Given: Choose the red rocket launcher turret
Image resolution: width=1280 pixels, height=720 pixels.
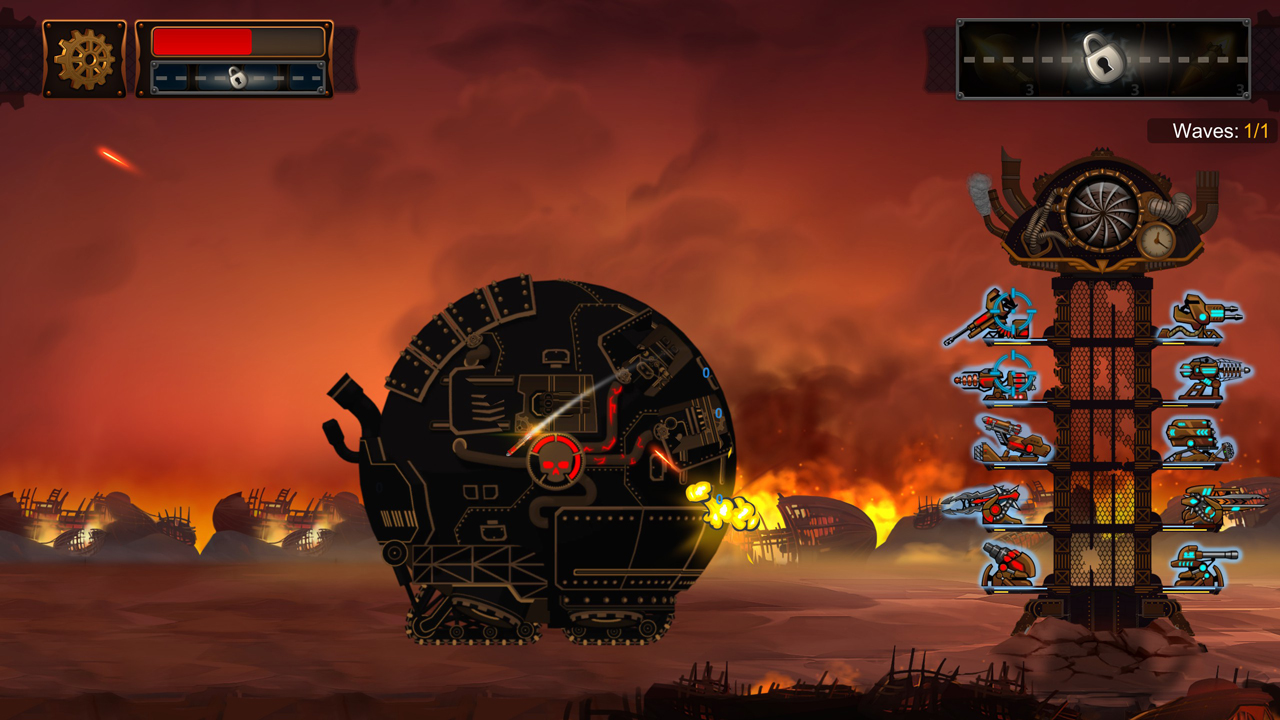Looking at the screenshot, I should 1009,440.
